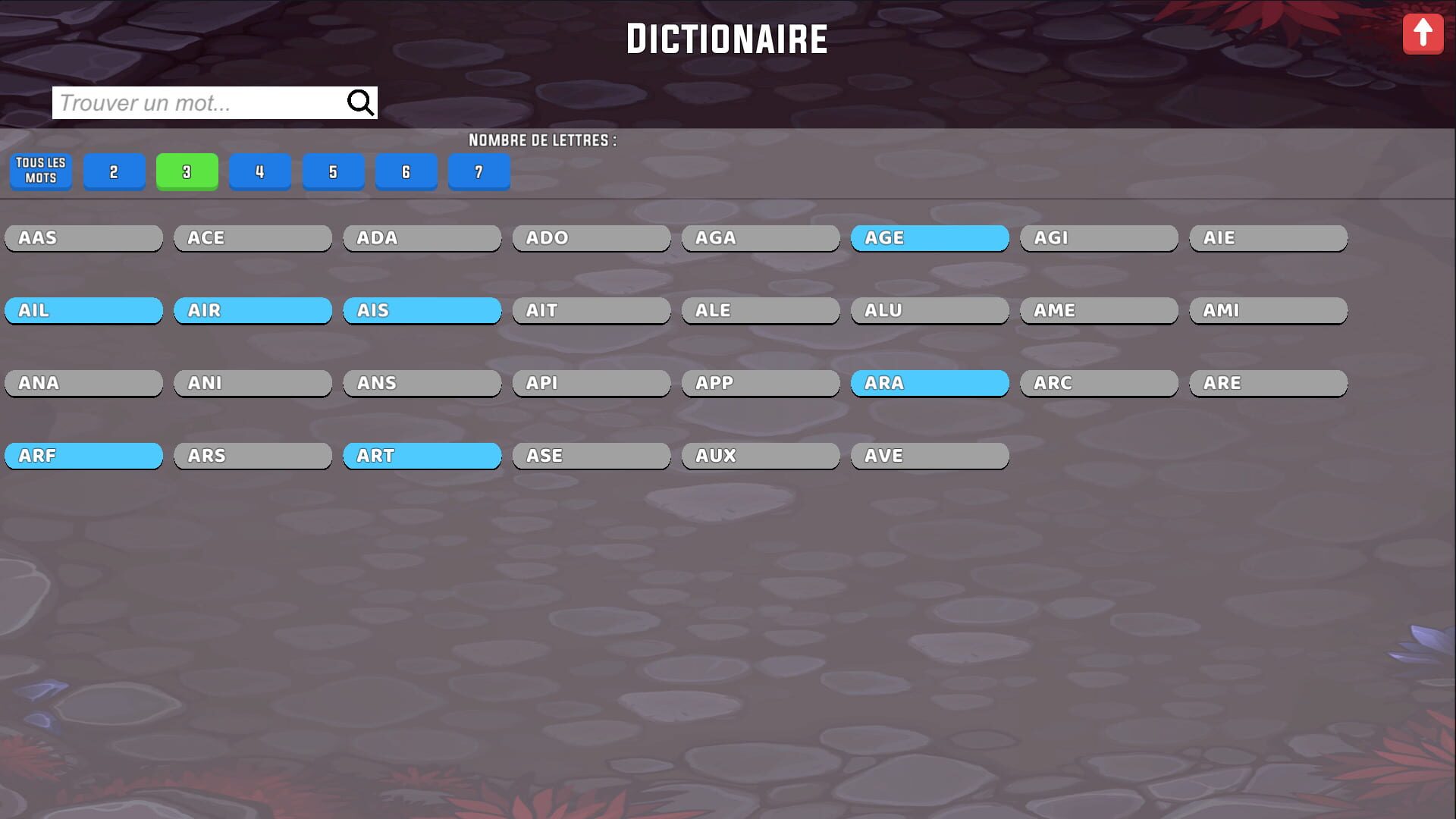1456x819 pixels.
Task: Open the word 'AGE'
Action: [930, 237]
